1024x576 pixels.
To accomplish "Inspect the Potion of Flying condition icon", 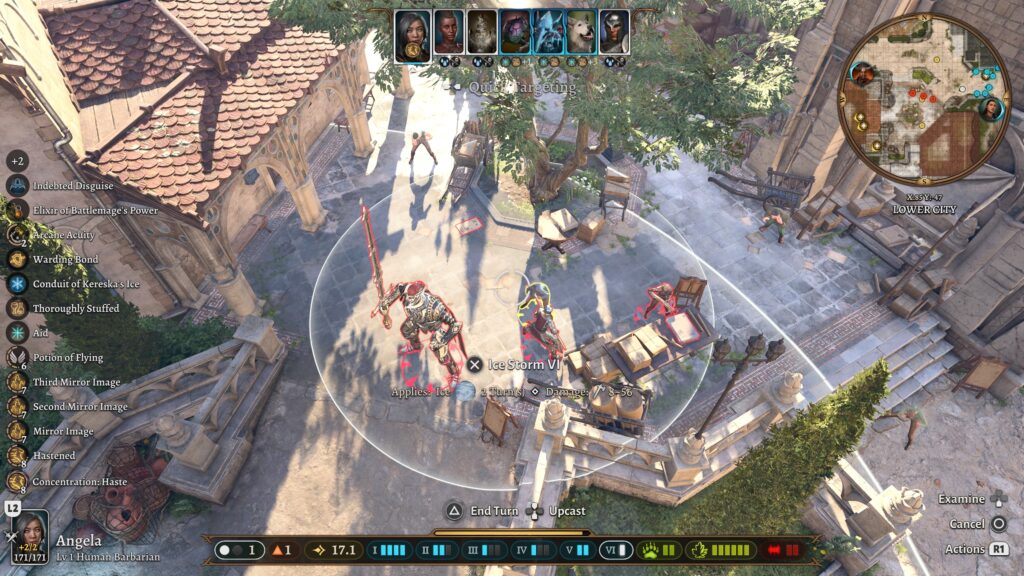I will pyautogui.click(x=17, y=357).
